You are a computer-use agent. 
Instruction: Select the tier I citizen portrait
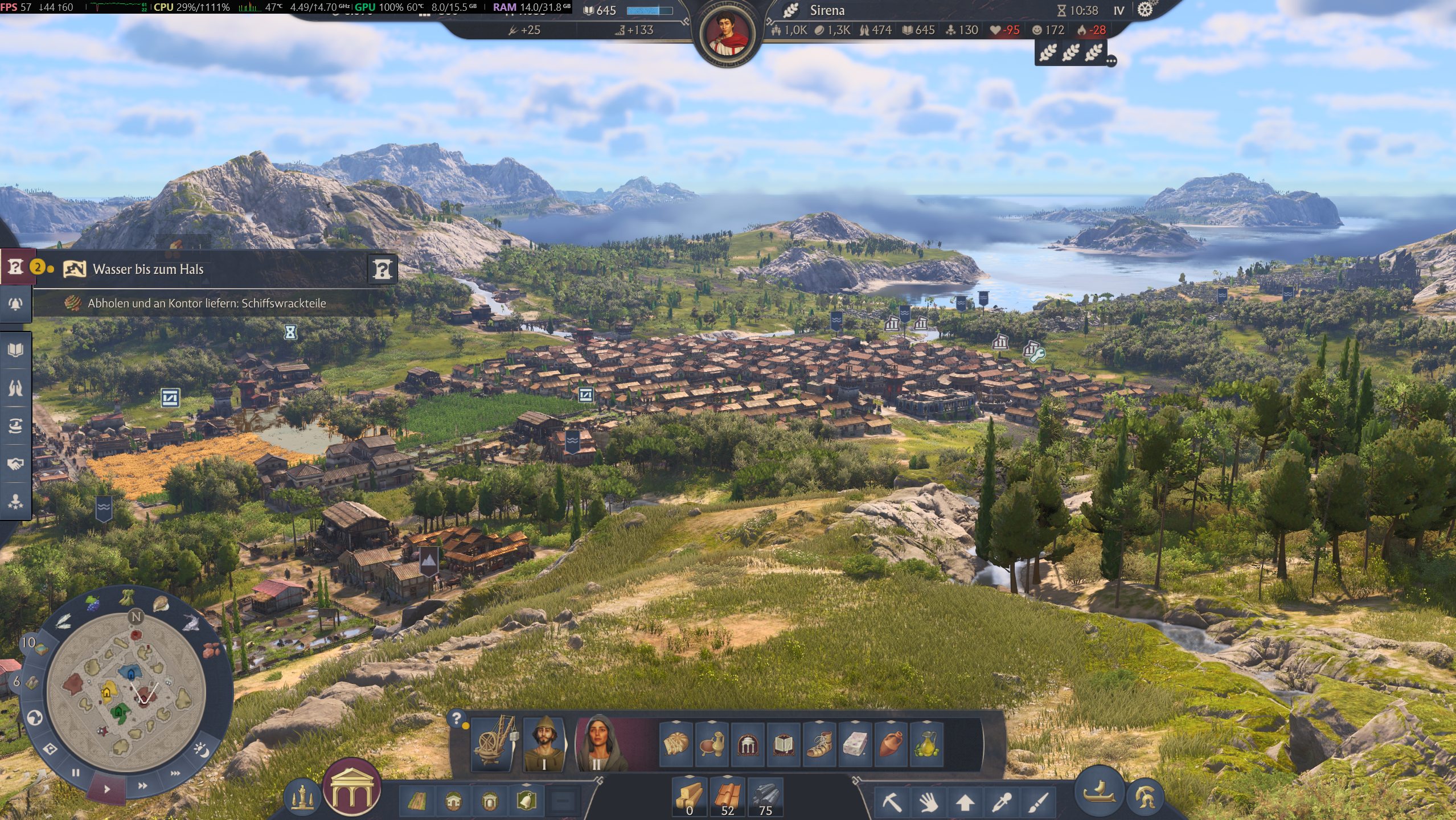(544, 744)
